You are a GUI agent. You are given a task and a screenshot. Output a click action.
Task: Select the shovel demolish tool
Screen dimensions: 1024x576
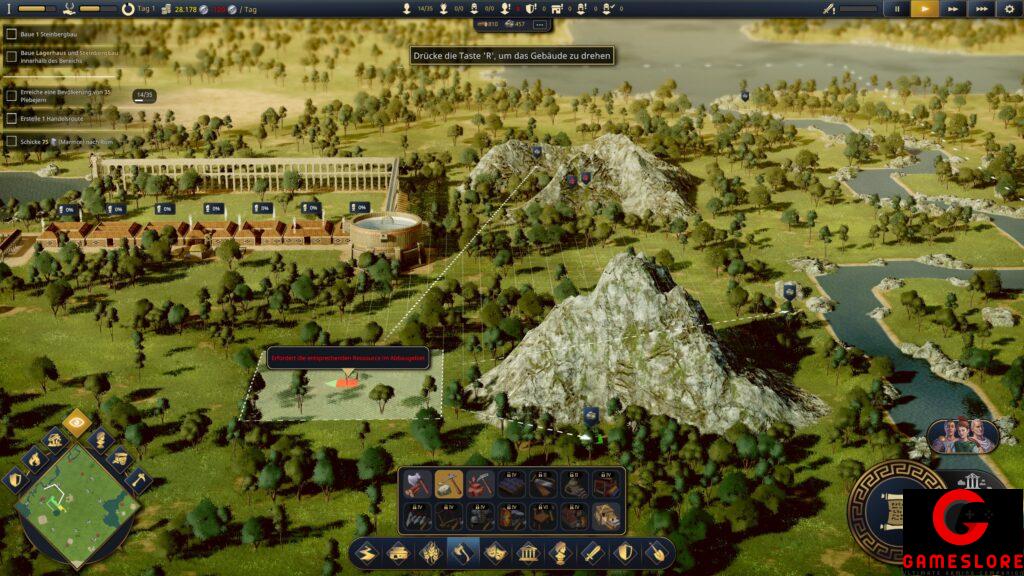pyautogui.click(x=657, y=553)
